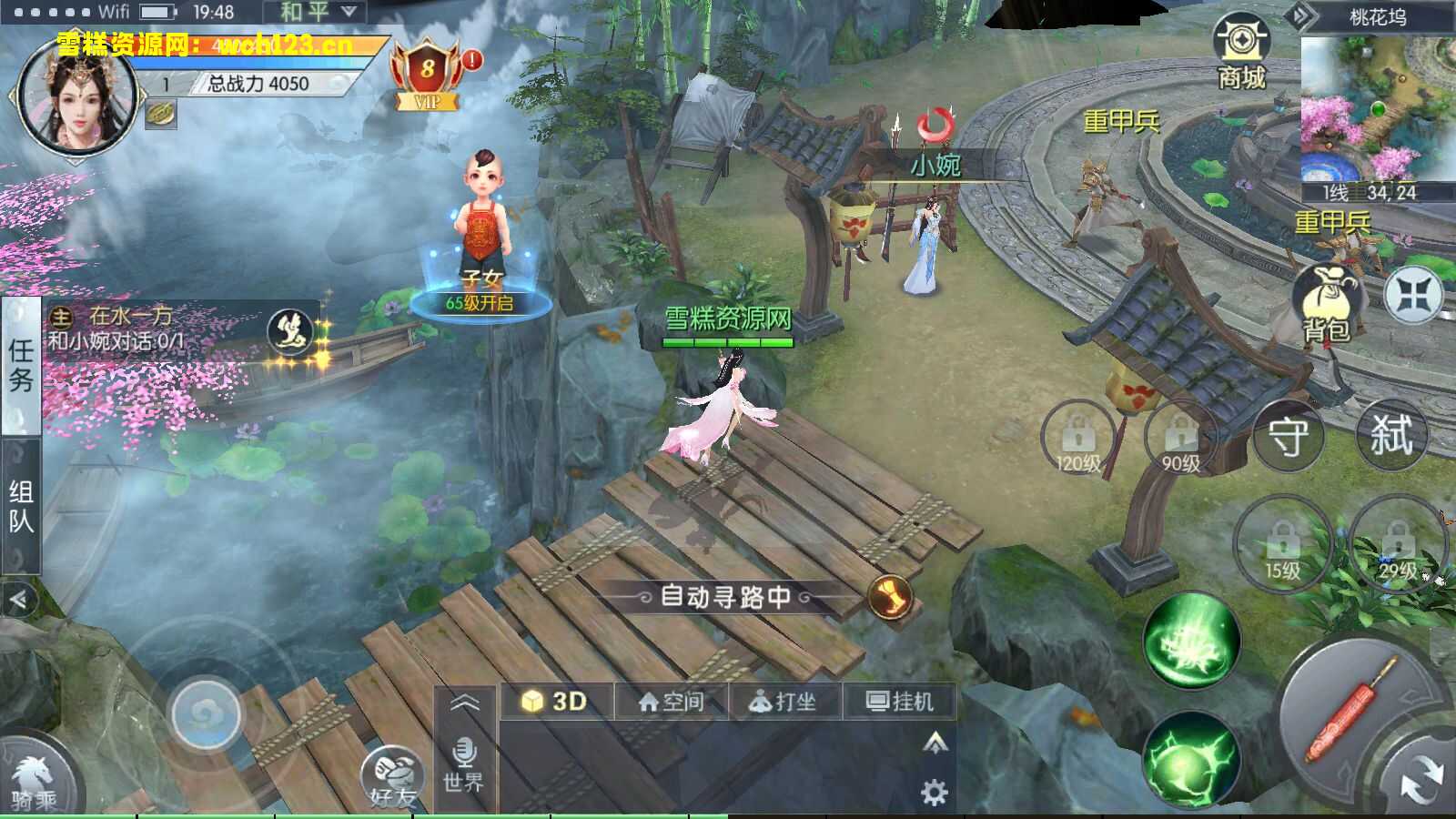Expand the chat panel chevron
The image size is (1456, 819).
pyautogui.click(x=467, y=701)
